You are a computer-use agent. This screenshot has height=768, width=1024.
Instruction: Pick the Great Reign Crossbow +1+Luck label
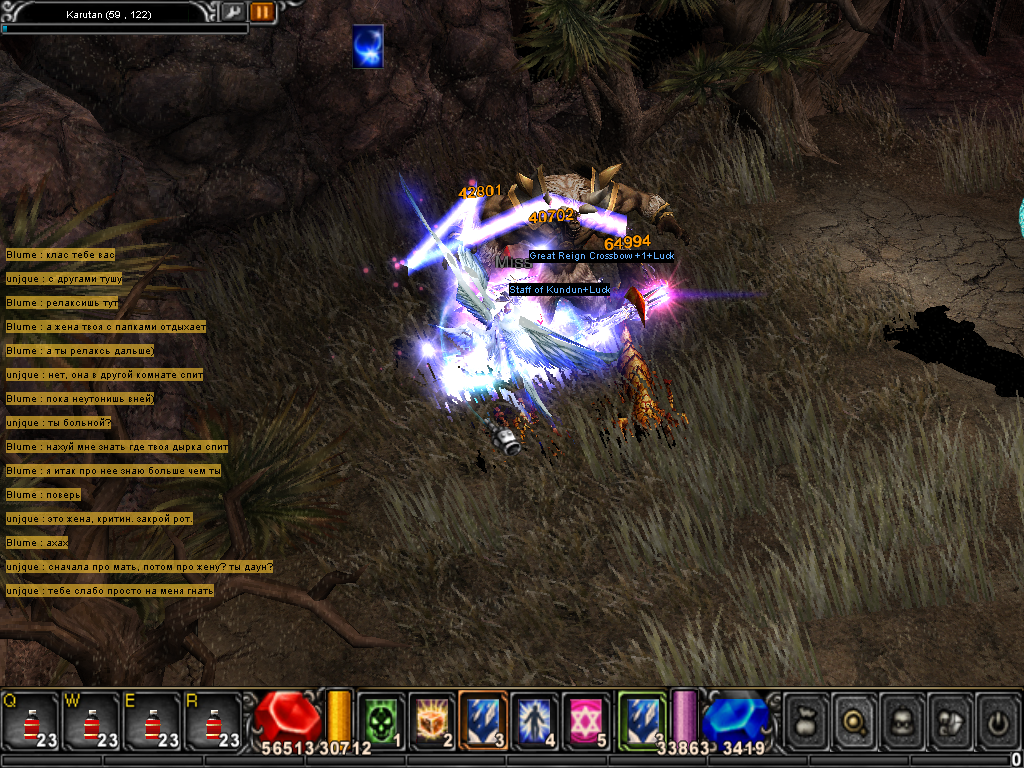[x=602, y=256]
